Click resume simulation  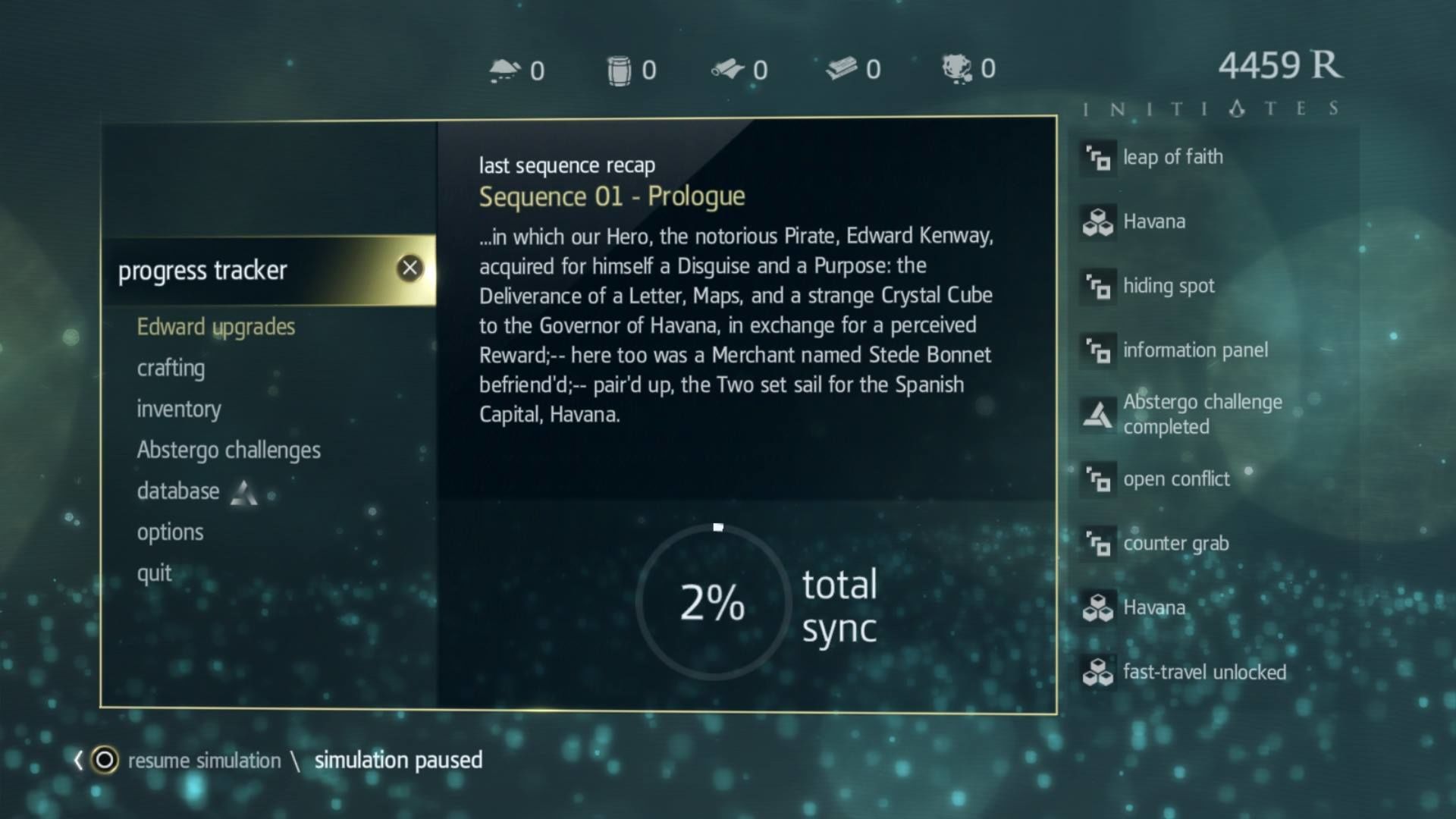(x=203, y=760)
